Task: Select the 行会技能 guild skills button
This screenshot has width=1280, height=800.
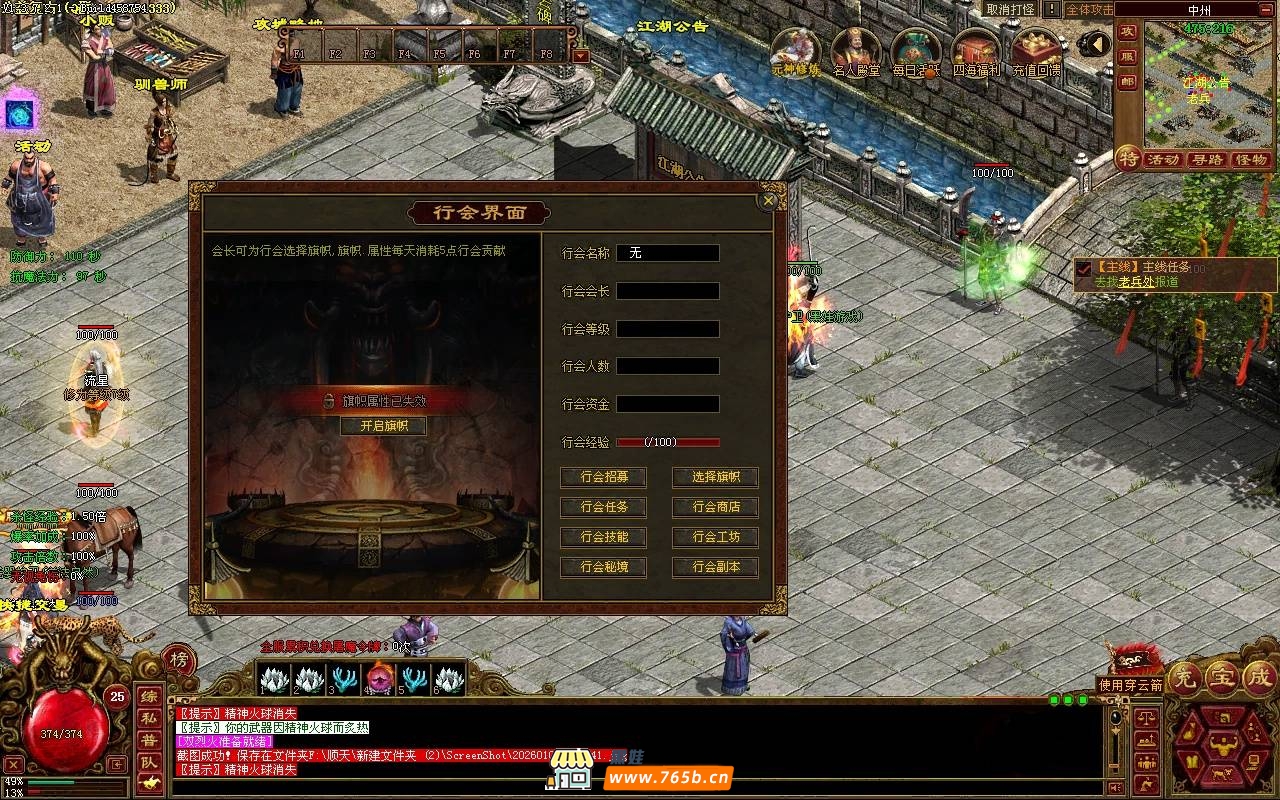Action: point(603,538)
